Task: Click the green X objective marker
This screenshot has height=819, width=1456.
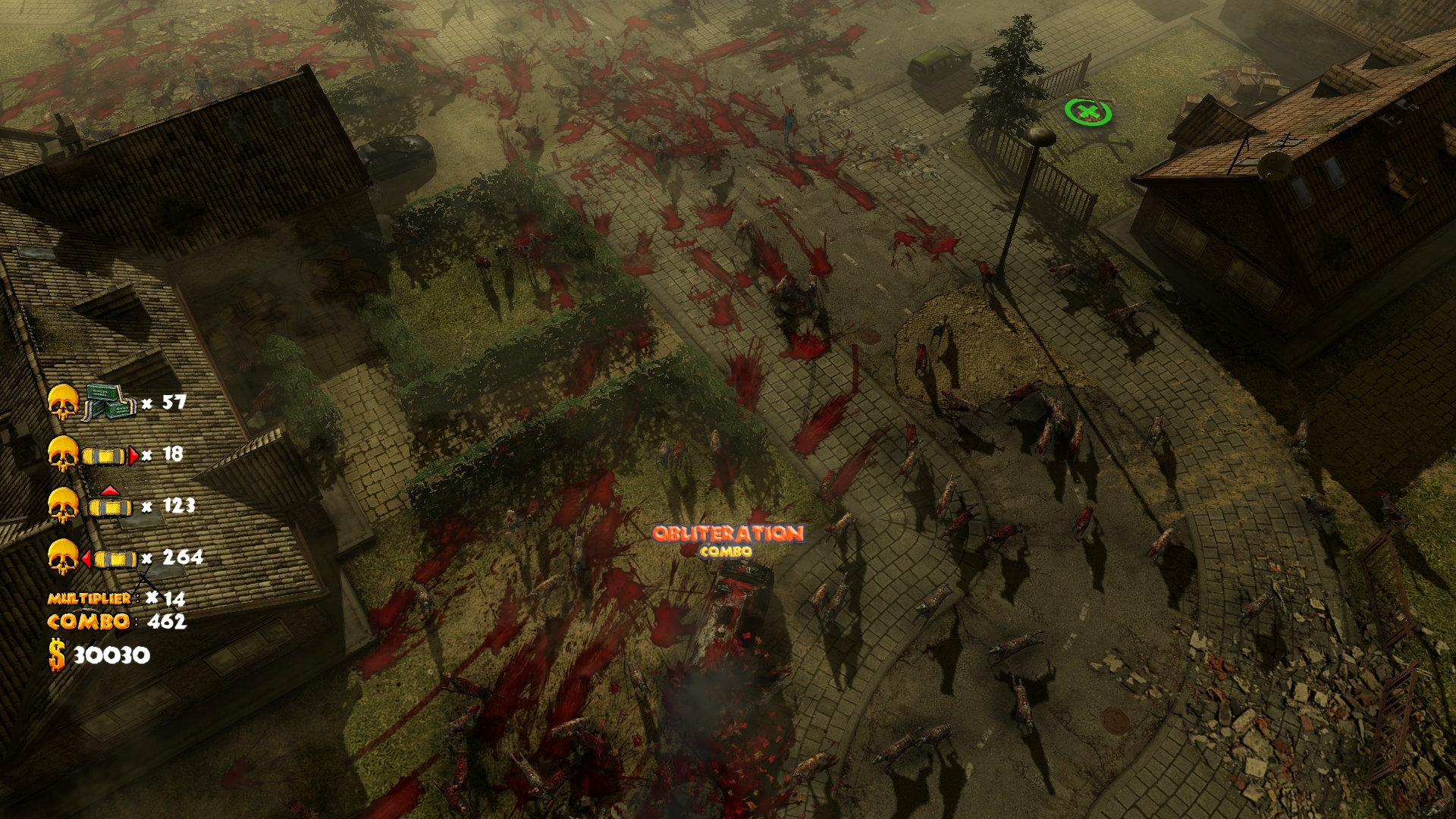Action: click(1088, 113)
